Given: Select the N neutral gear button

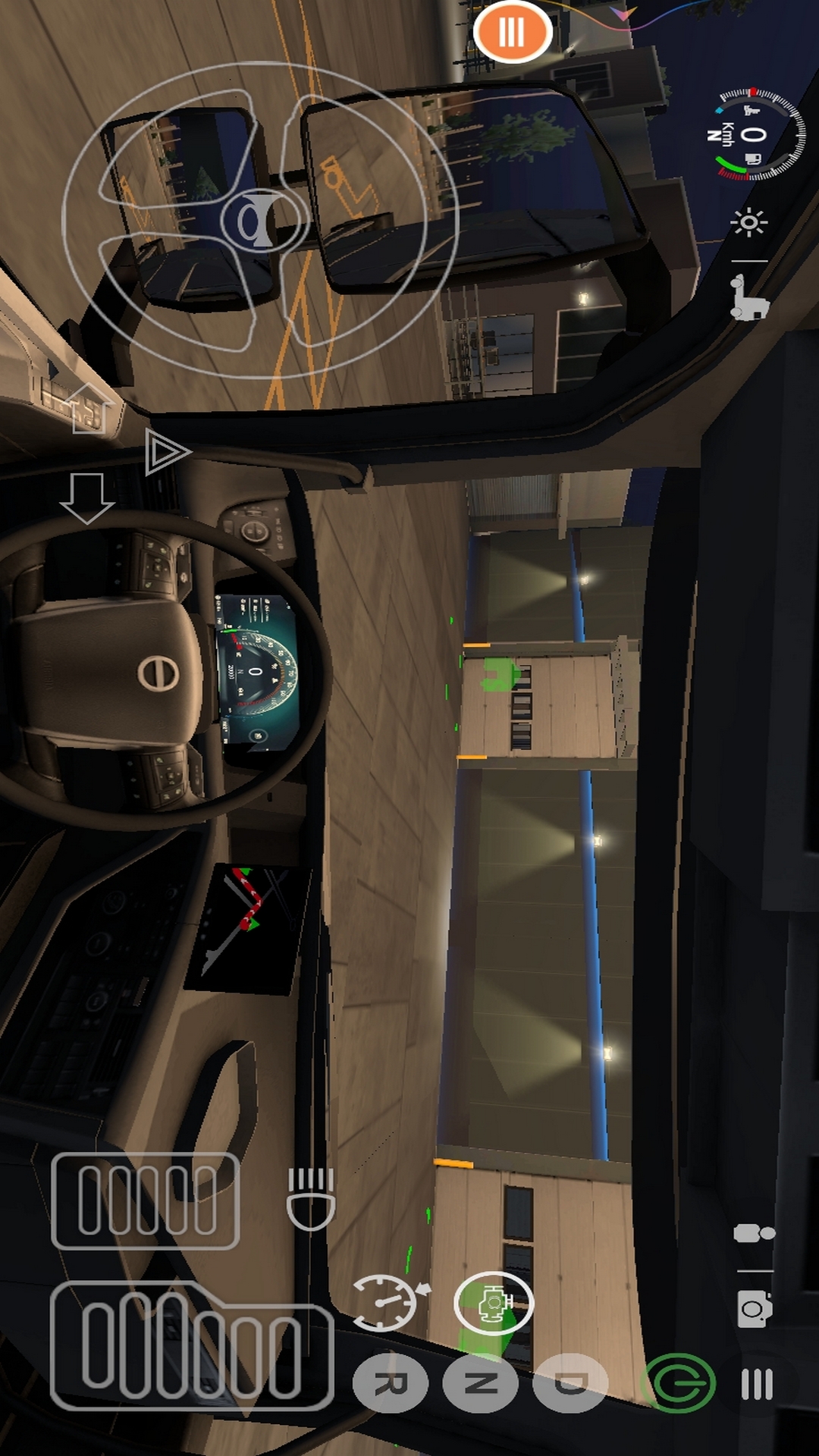Looking at the screenshot, I should [x=481, y=1384].
